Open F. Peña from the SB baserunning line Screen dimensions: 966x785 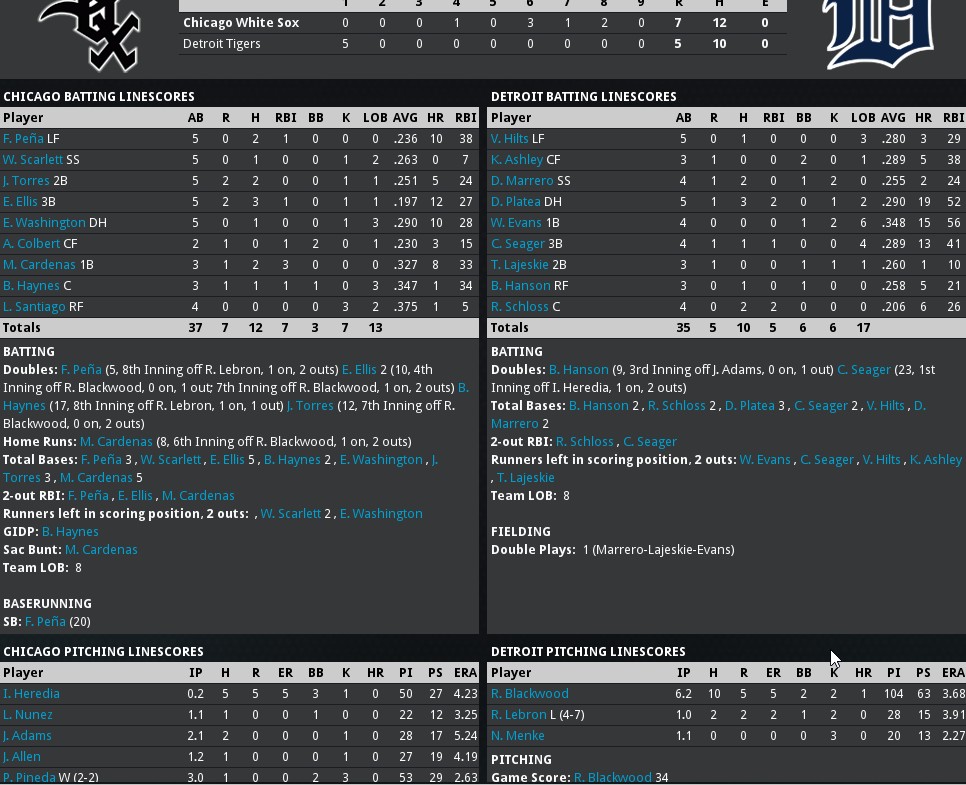click(45, 621)
